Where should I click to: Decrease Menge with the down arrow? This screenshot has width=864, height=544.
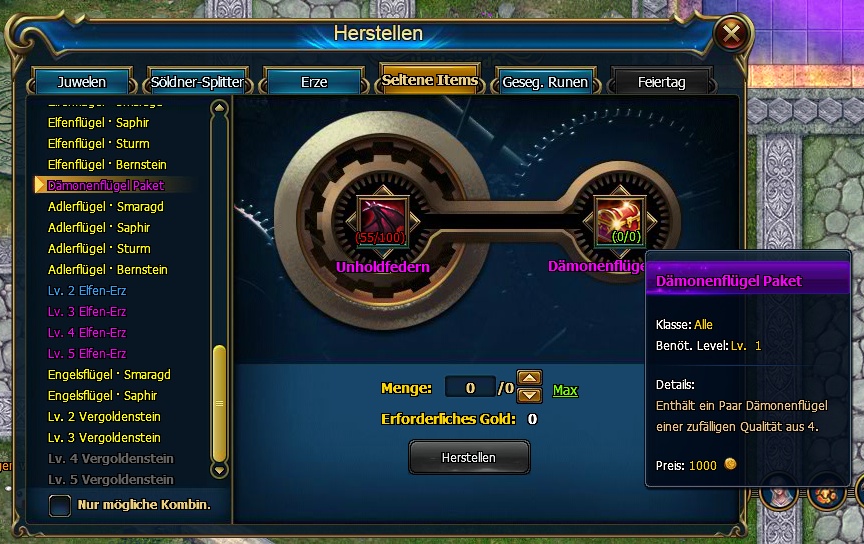point(530,396)
